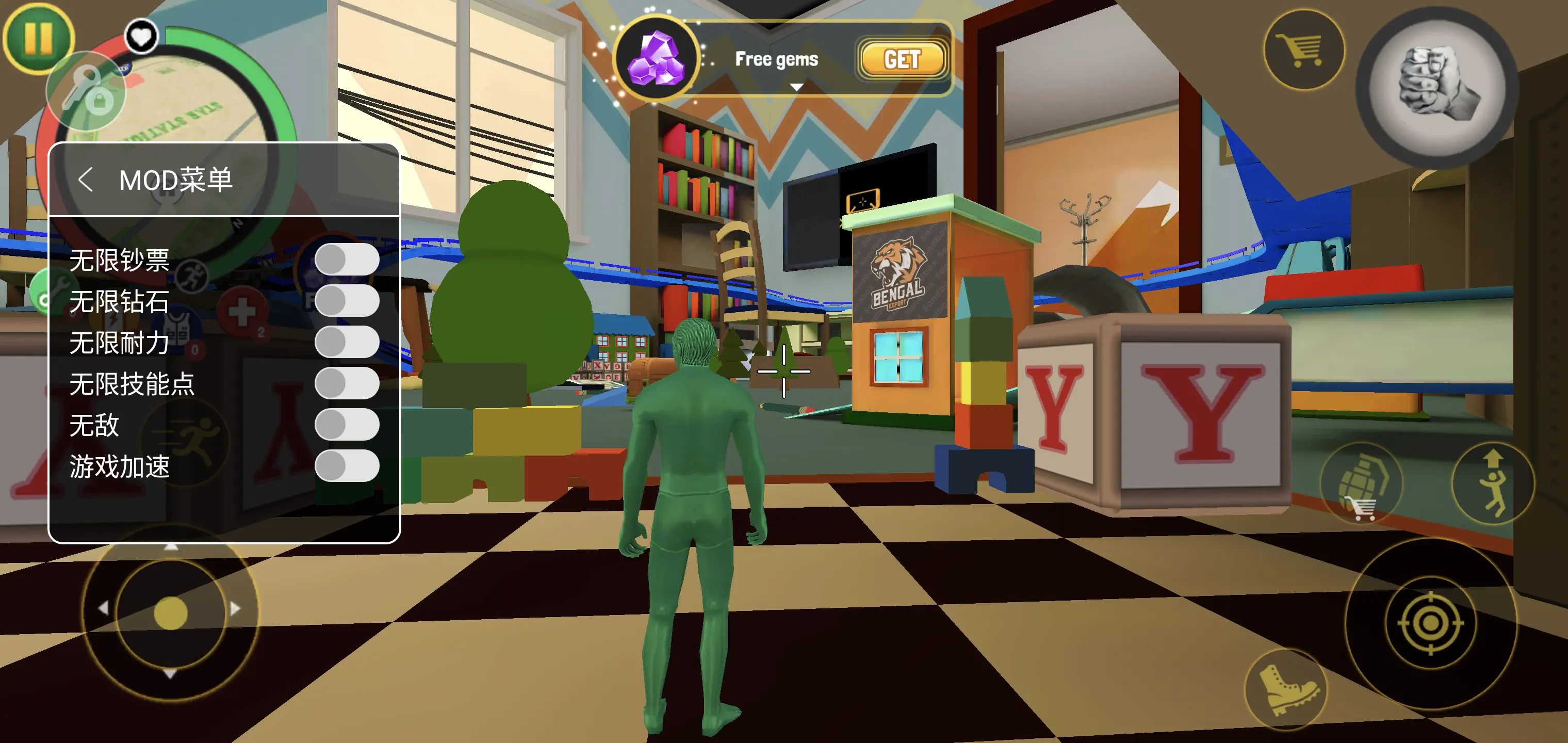Activate the 无敌 toggle
Image resolution: width=1568 pixels, height=743 pixels.
pos(346,425)
